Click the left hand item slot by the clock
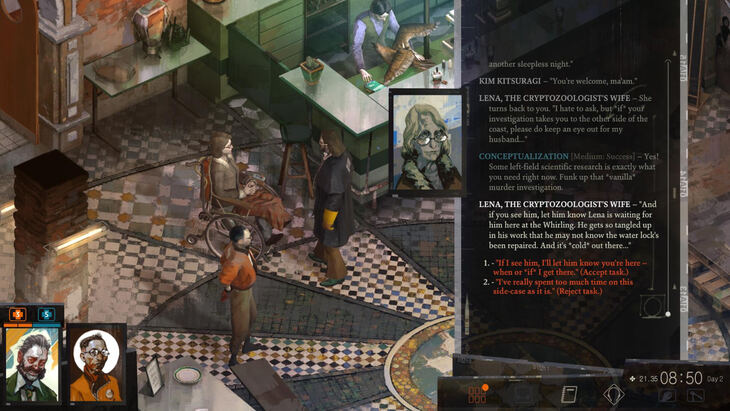The height and width of the screenshot is (411, 730). click(x=666, y=395)
